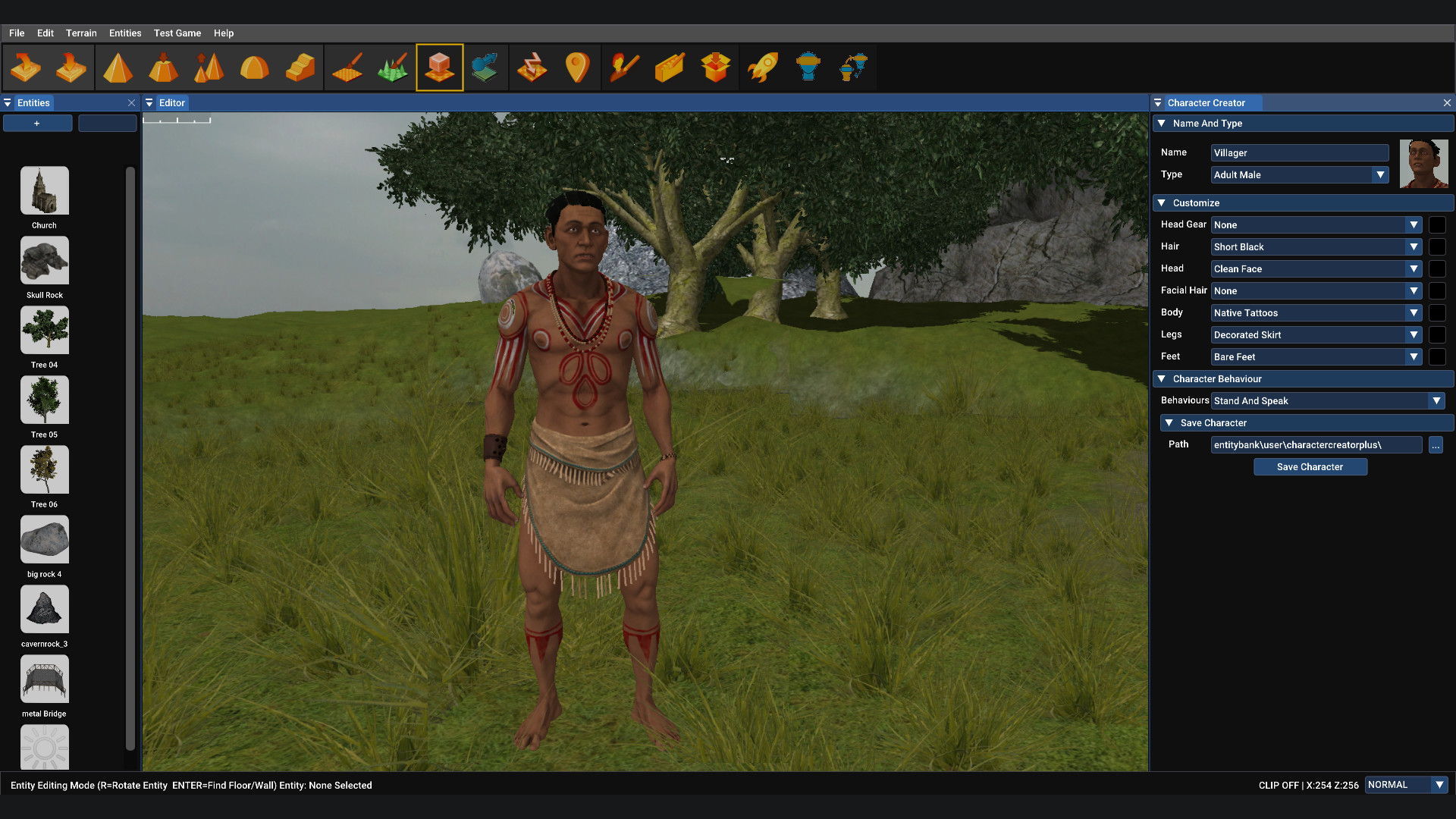Open the terrain texture paint brush tool

[x=347, y=67]
